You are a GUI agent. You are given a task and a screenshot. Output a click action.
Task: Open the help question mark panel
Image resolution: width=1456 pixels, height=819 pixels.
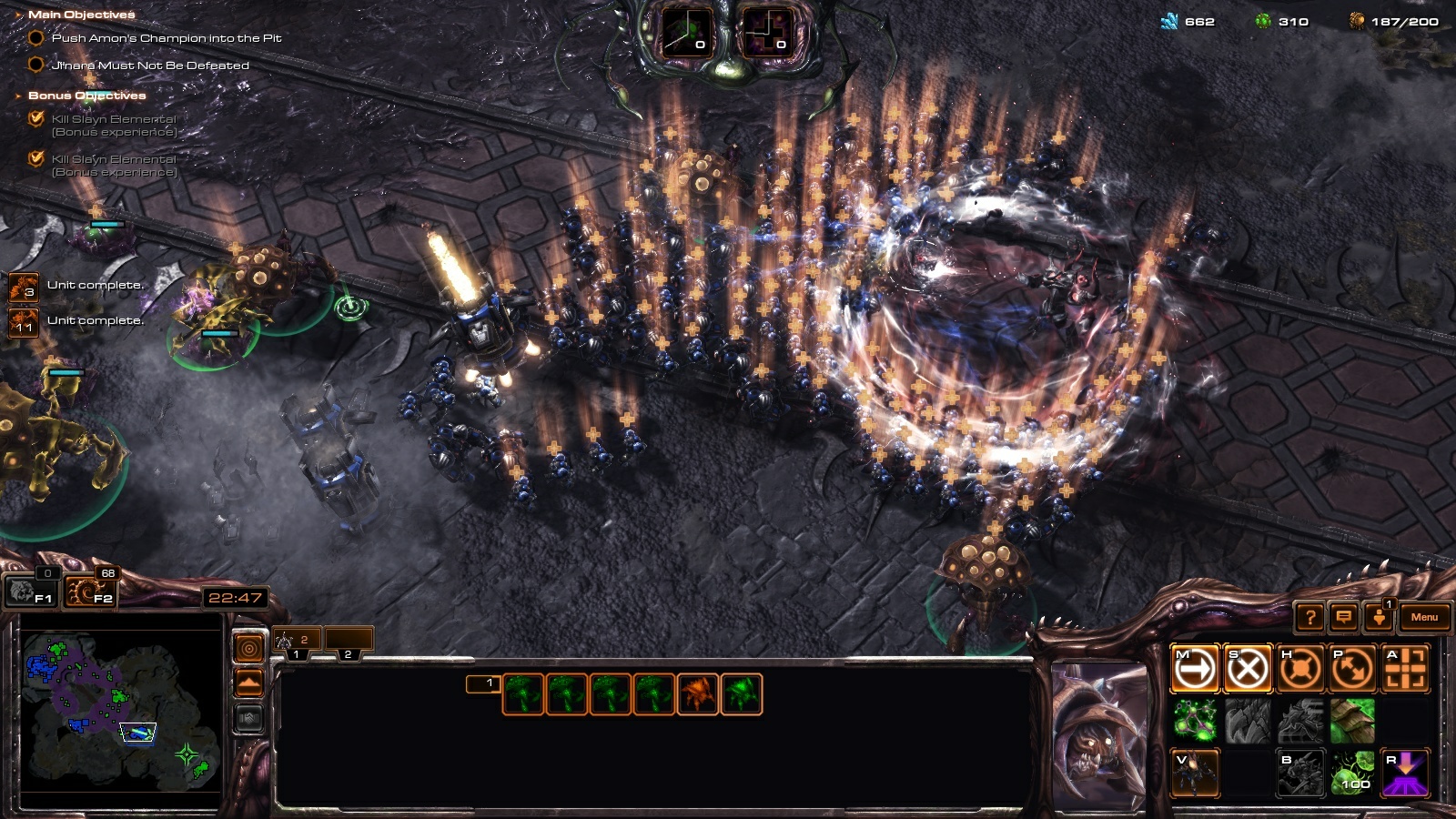(1309, 618)
